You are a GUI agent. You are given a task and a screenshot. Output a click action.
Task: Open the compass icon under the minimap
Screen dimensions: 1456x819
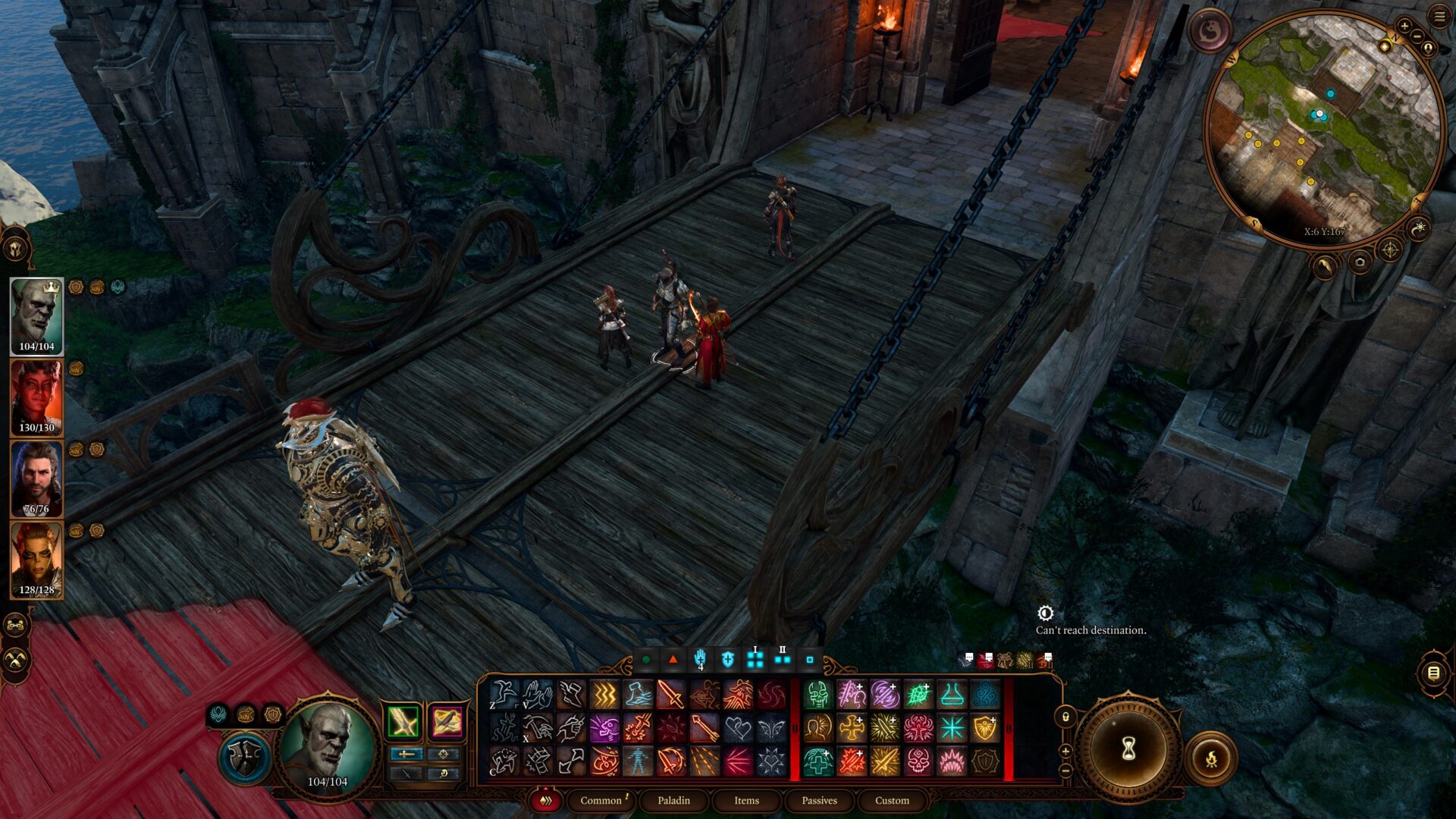1390,249
